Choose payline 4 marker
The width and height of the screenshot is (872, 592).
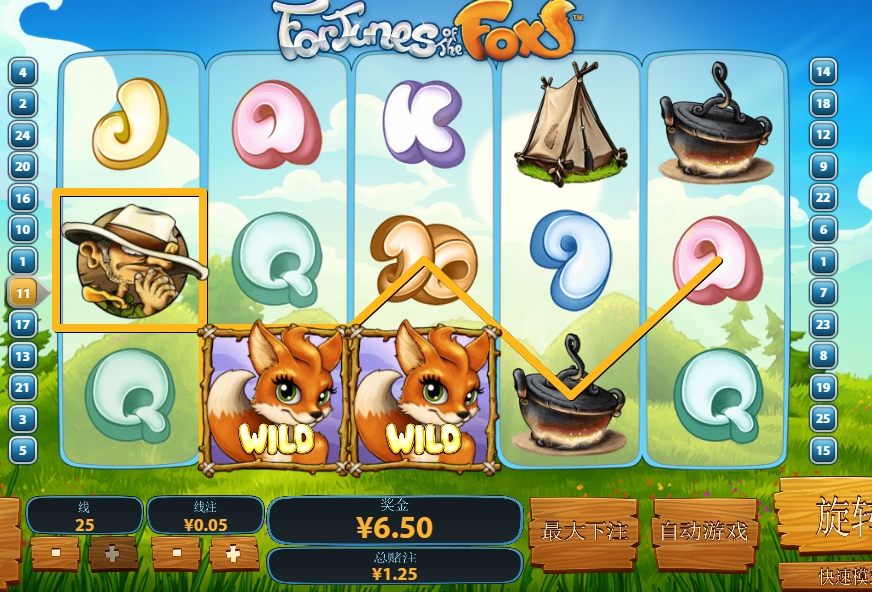click(23, 71)
